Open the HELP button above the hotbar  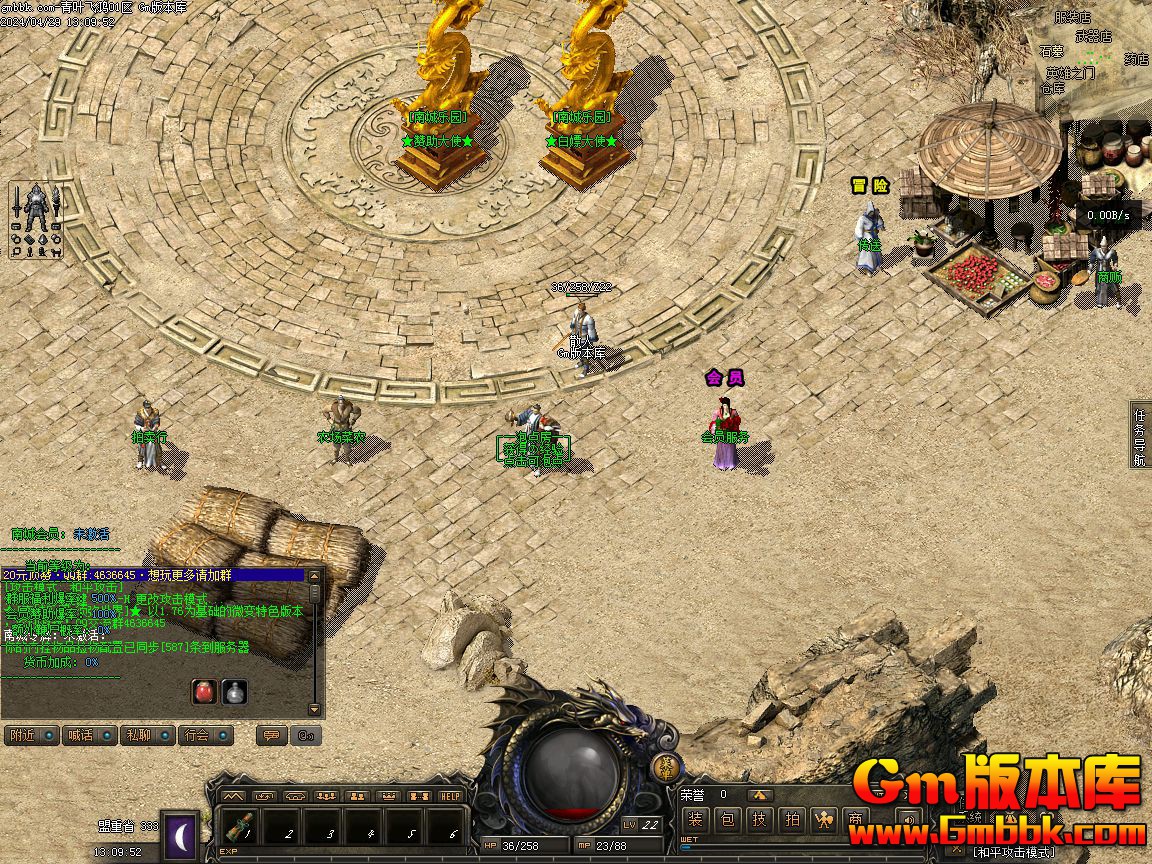(x=451, y=796)
